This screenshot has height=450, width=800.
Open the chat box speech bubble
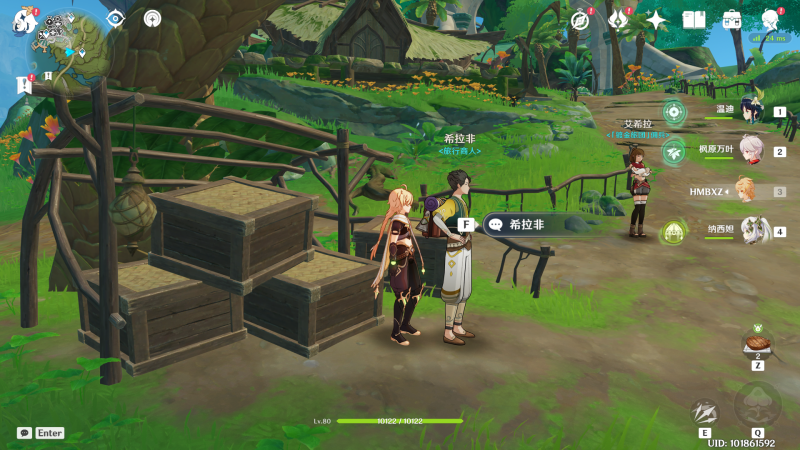pyautogui.click(x=24, y=433)
